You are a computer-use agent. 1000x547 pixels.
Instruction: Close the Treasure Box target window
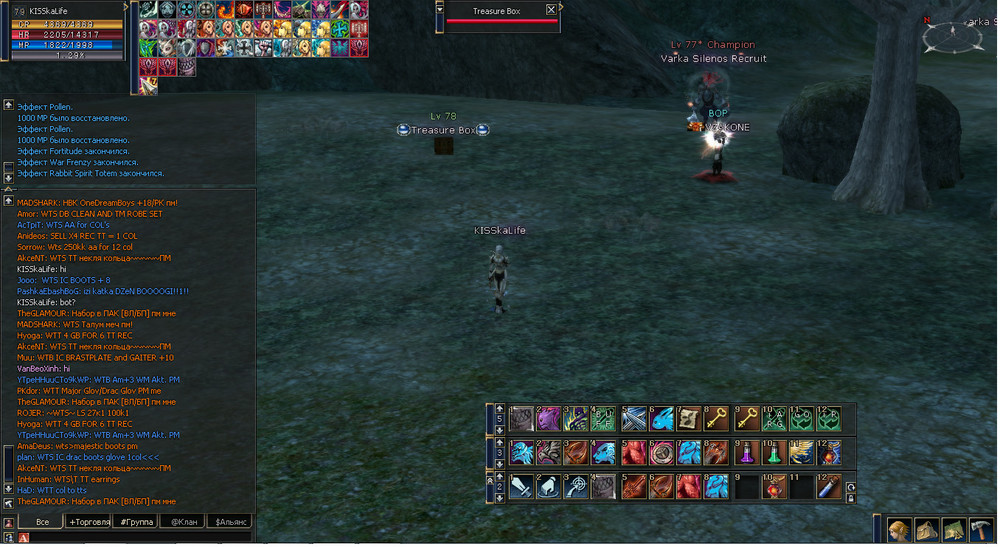550,10
